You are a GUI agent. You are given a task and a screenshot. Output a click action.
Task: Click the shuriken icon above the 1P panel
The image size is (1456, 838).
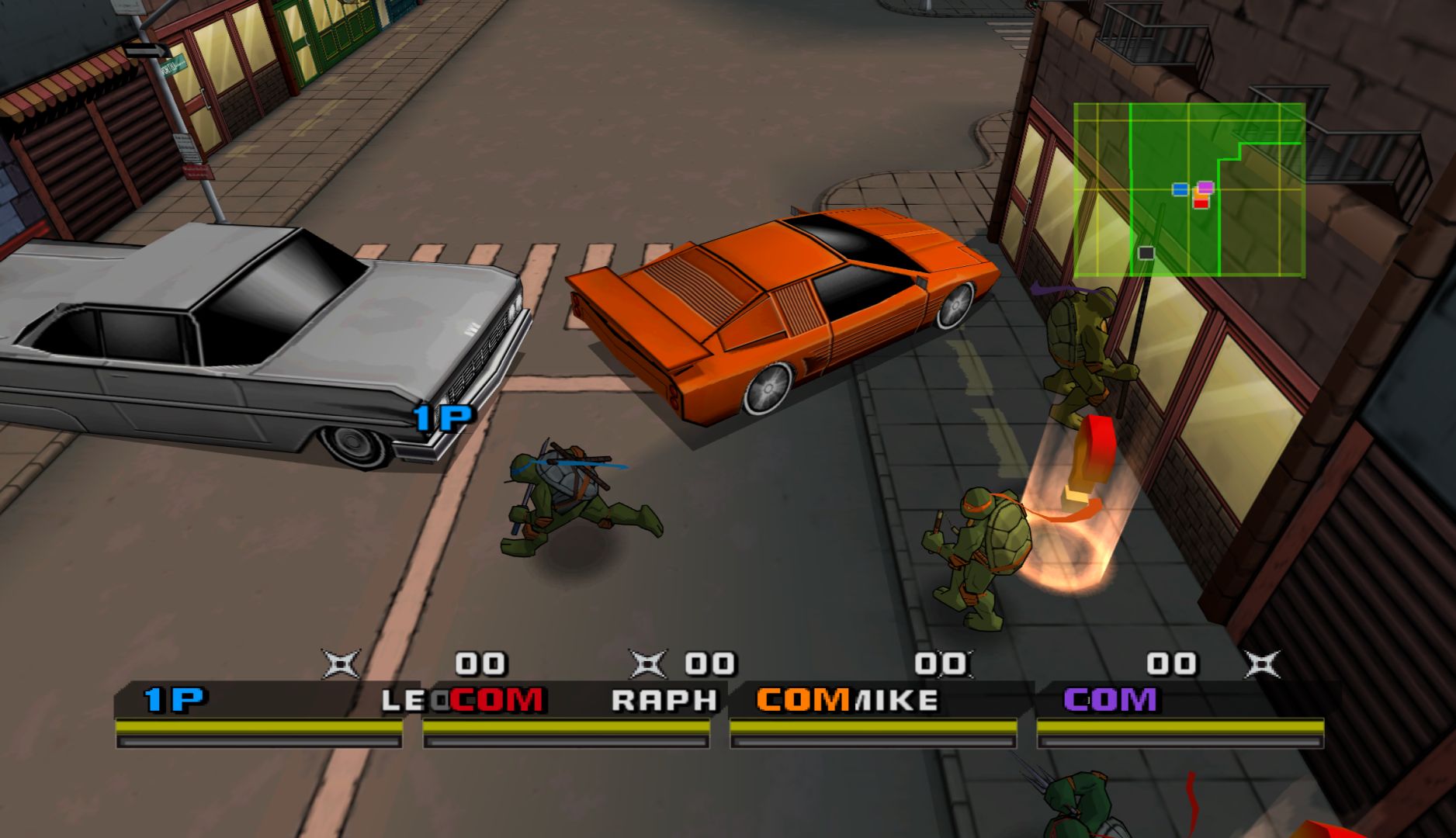[x=341, y=664]
